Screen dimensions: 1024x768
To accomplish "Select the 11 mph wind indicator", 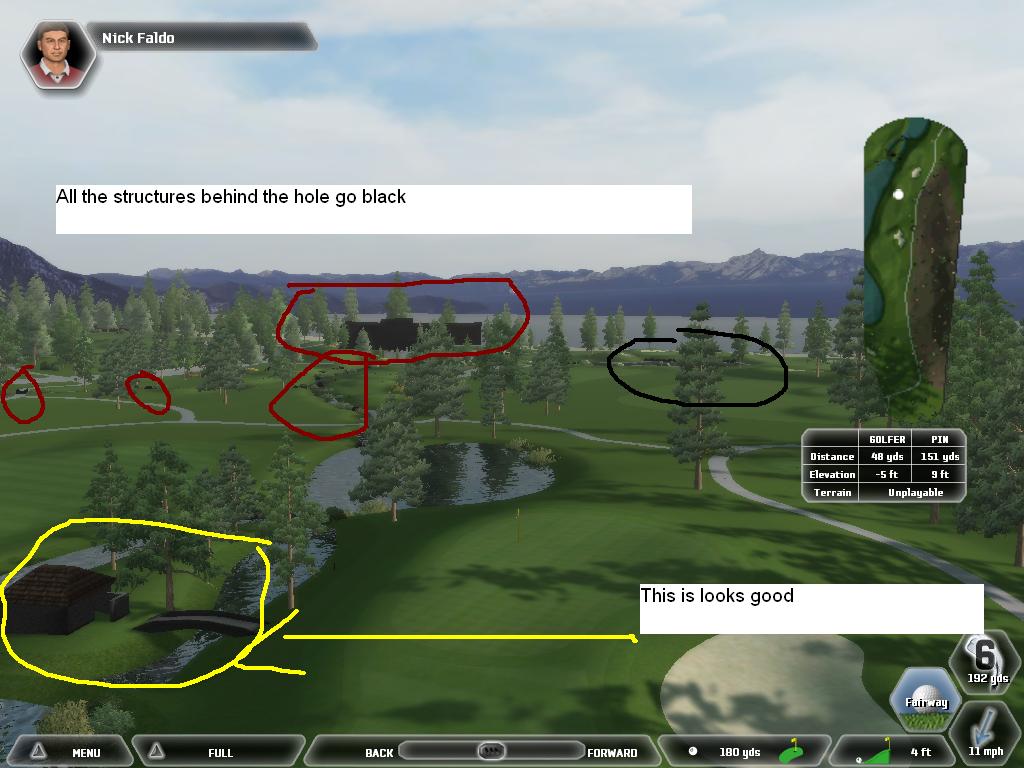I will (985, 735).
